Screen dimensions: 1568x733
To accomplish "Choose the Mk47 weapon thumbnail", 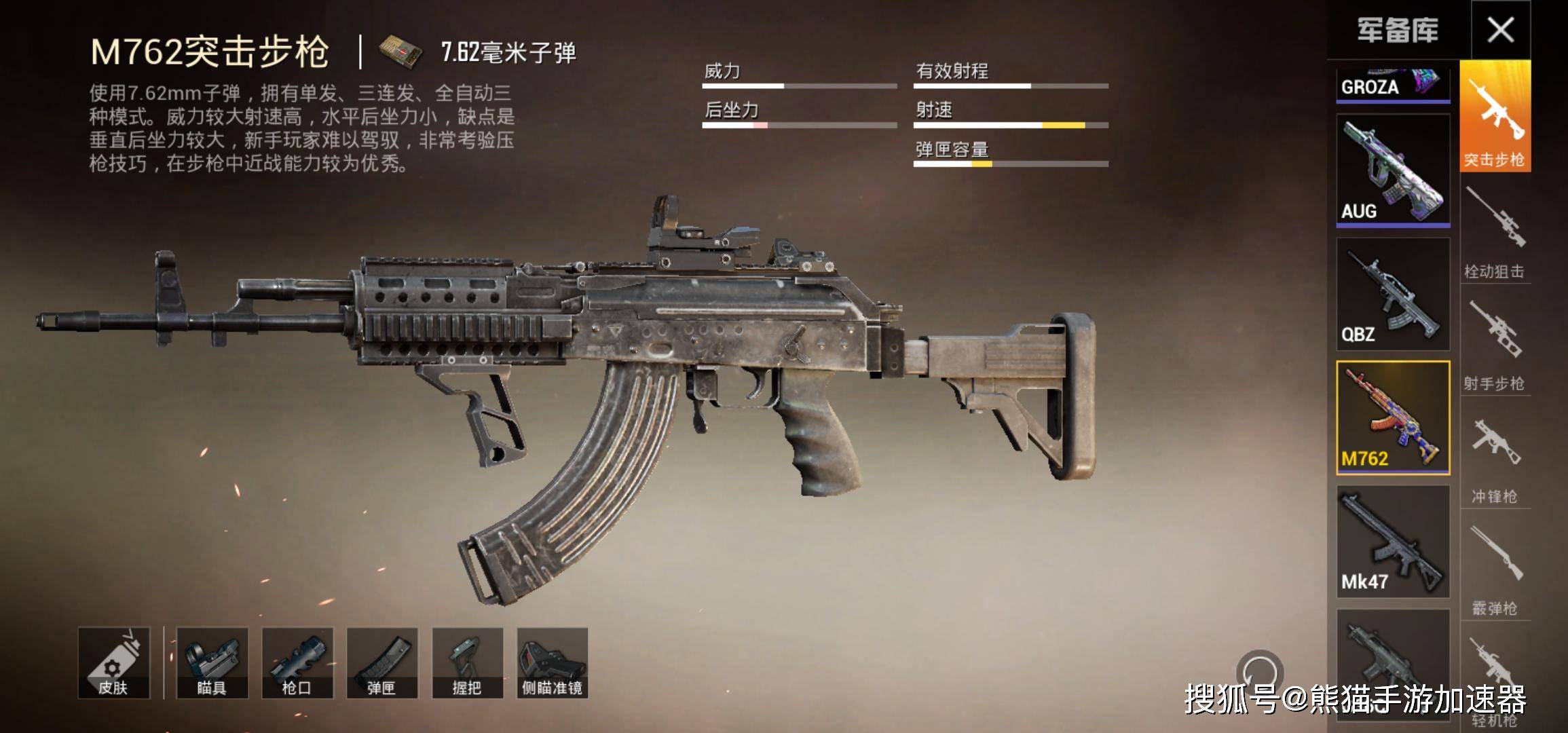I will (x=1393, y=541).
